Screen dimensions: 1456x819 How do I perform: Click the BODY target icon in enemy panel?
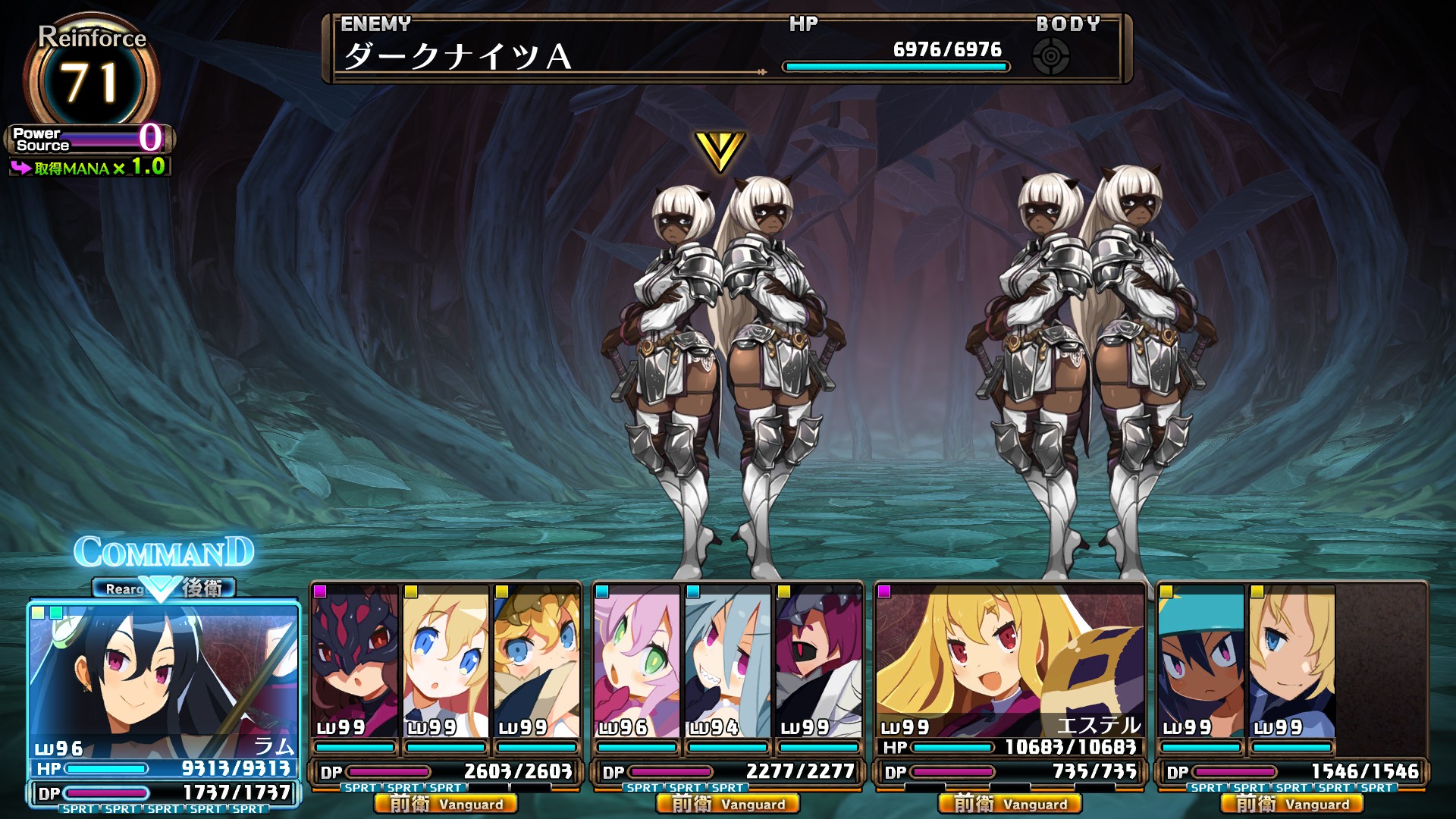point(1051,56)
